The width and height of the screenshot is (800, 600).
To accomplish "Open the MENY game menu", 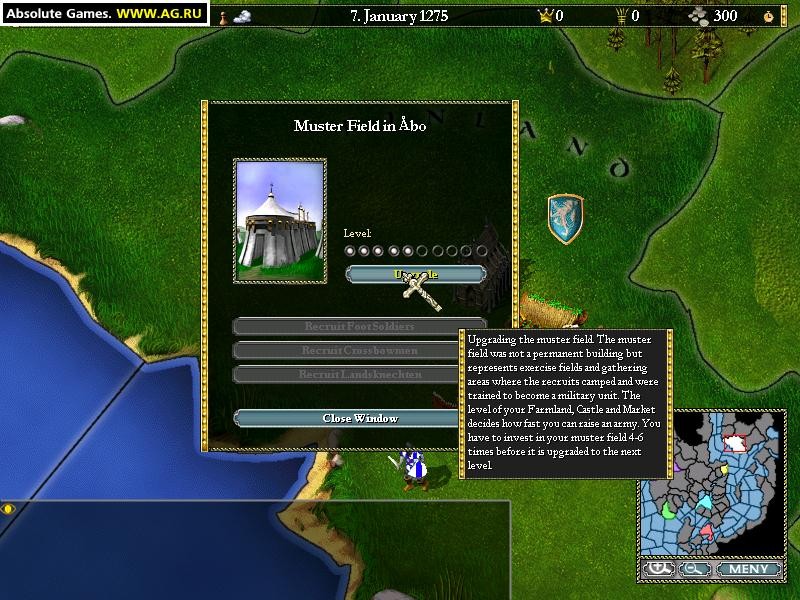I will (748, 569).
